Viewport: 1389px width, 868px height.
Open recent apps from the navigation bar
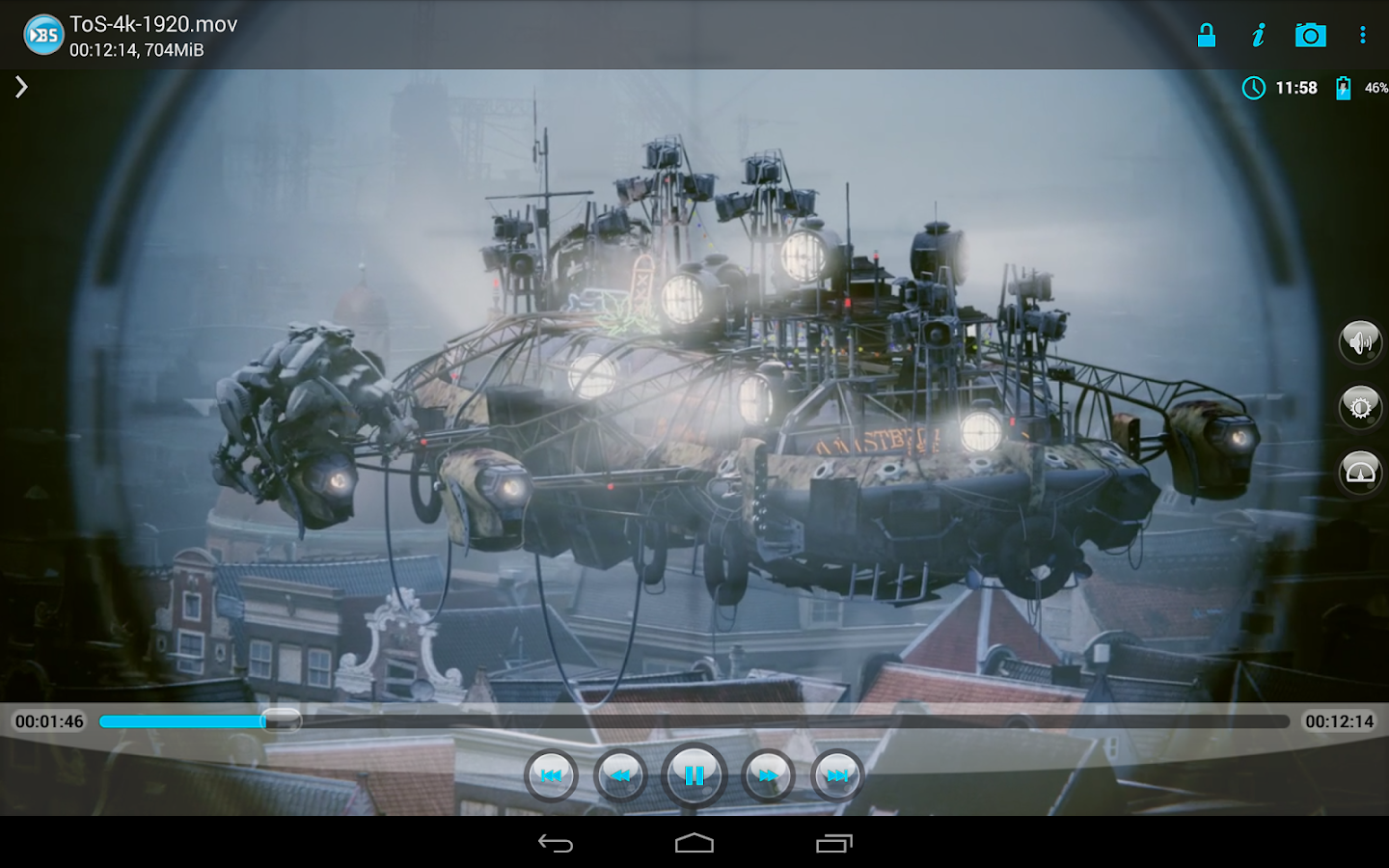coord(833,844)
